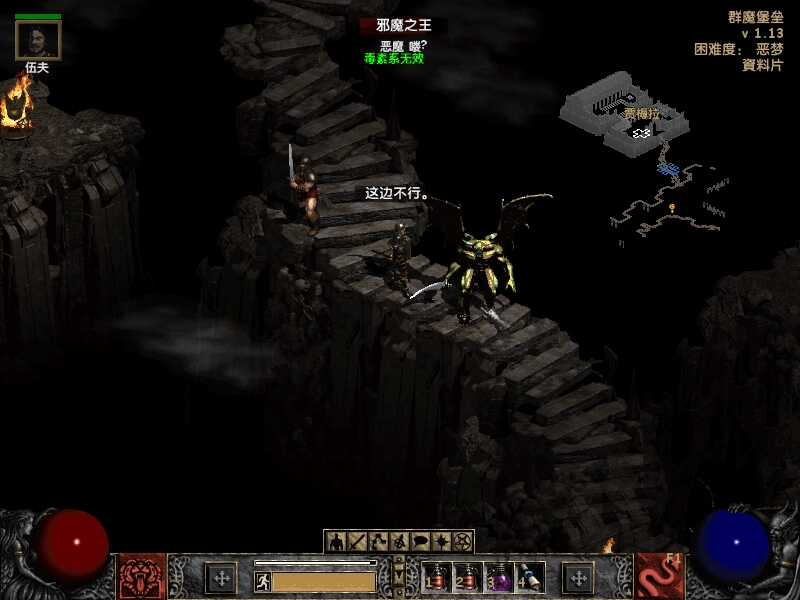Screen dimensions: 800x600
Task: Open the message log speech bubble
Action: click(420, 542)
